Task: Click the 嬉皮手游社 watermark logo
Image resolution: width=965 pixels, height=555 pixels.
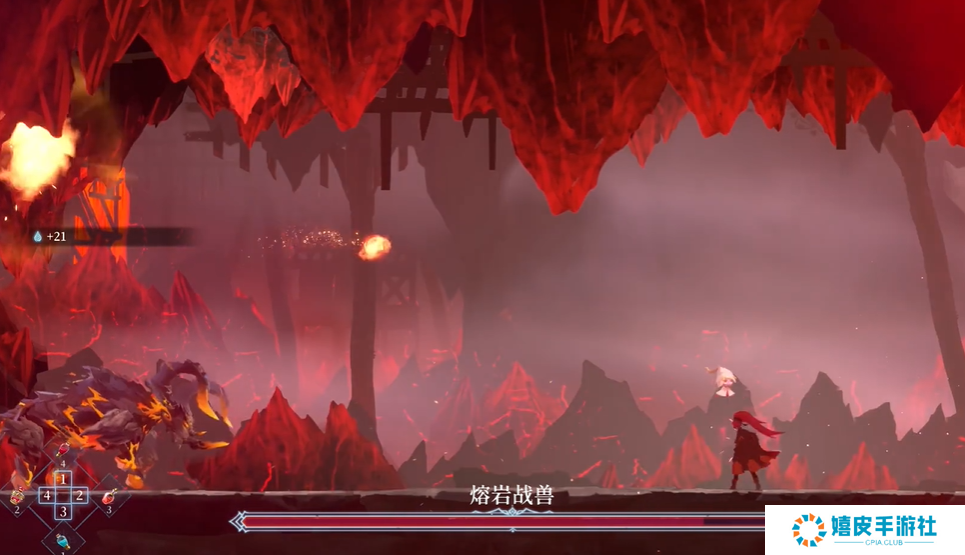Action: [864, 530]
